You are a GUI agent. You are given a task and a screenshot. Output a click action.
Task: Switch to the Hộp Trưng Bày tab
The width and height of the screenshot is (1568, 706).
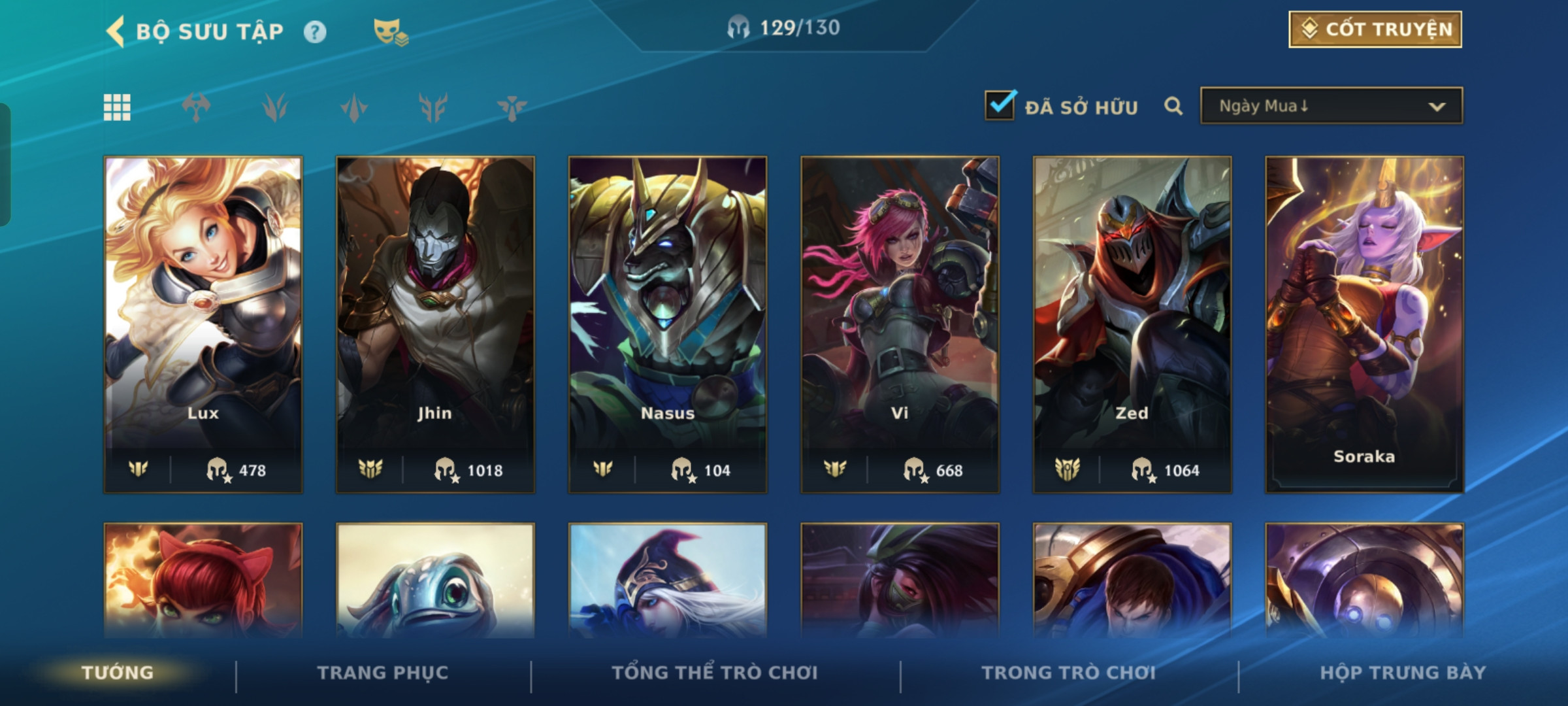[1403, 673]
